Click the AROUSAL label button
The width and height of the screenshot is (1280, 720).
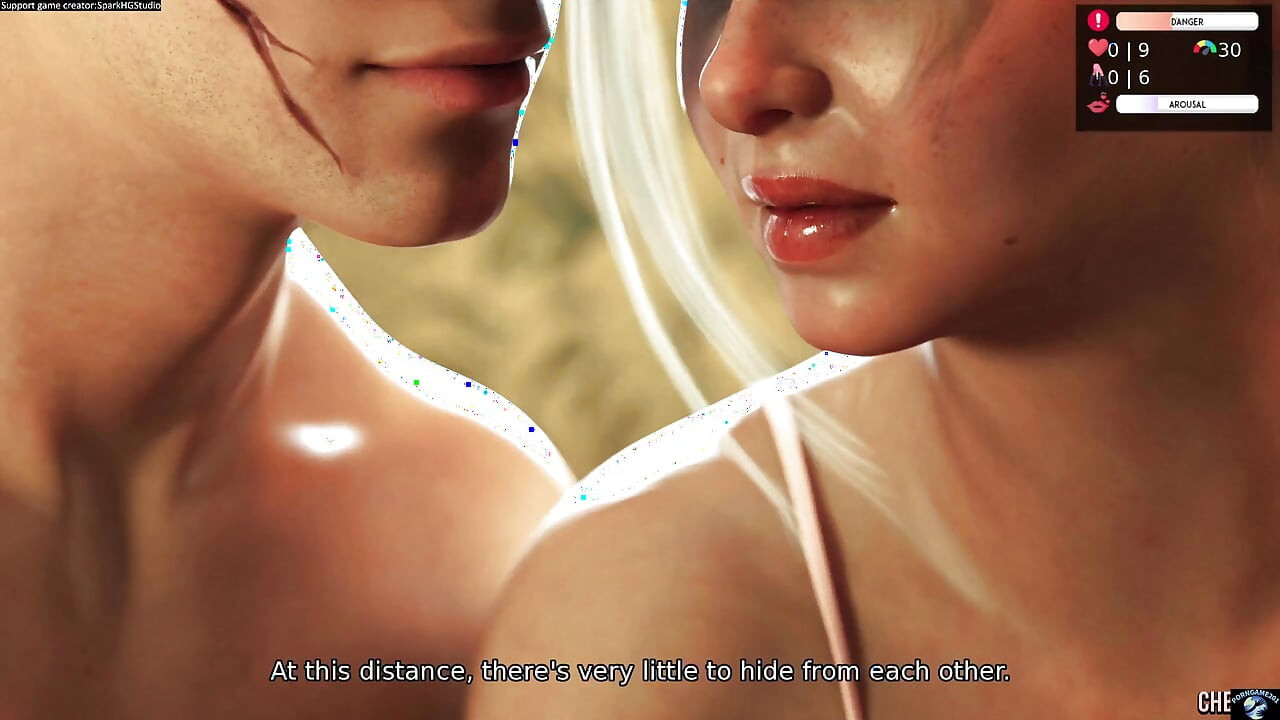(x=1188, y=104)
